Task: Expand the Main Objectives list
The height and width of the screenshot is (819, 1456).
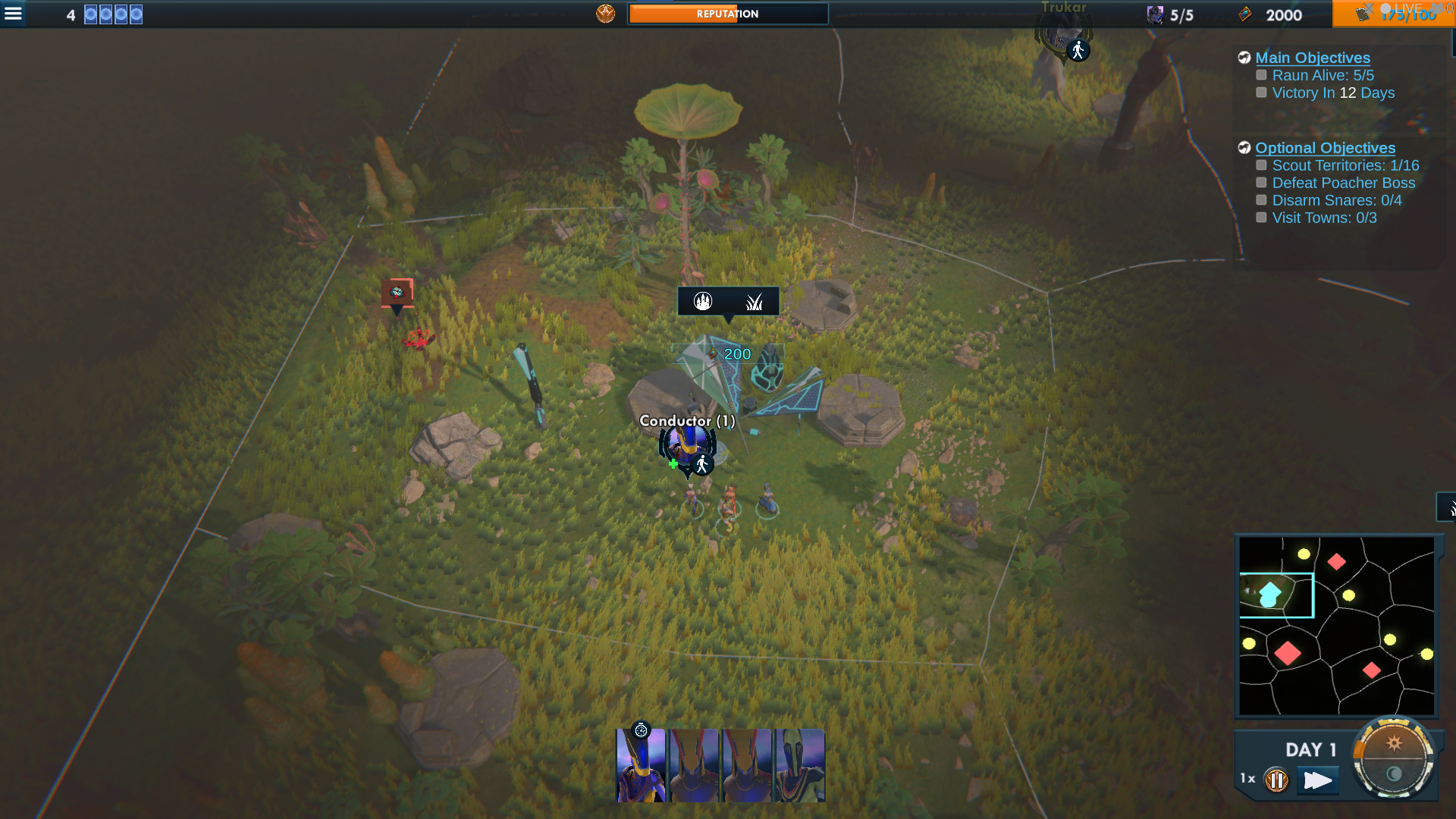Action: click(1312, 58)
